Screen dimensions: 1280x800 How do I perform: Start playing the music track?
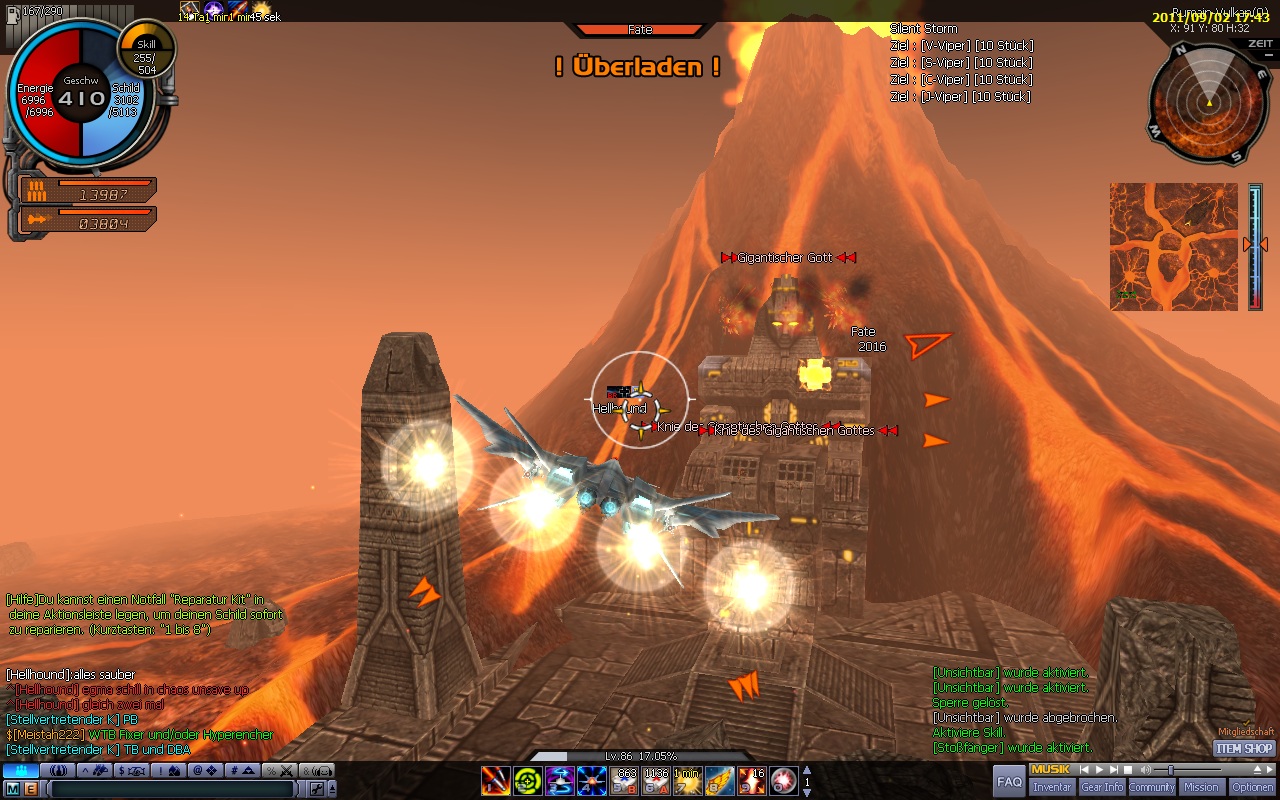pyautogui.click(x=1100, y=770)
